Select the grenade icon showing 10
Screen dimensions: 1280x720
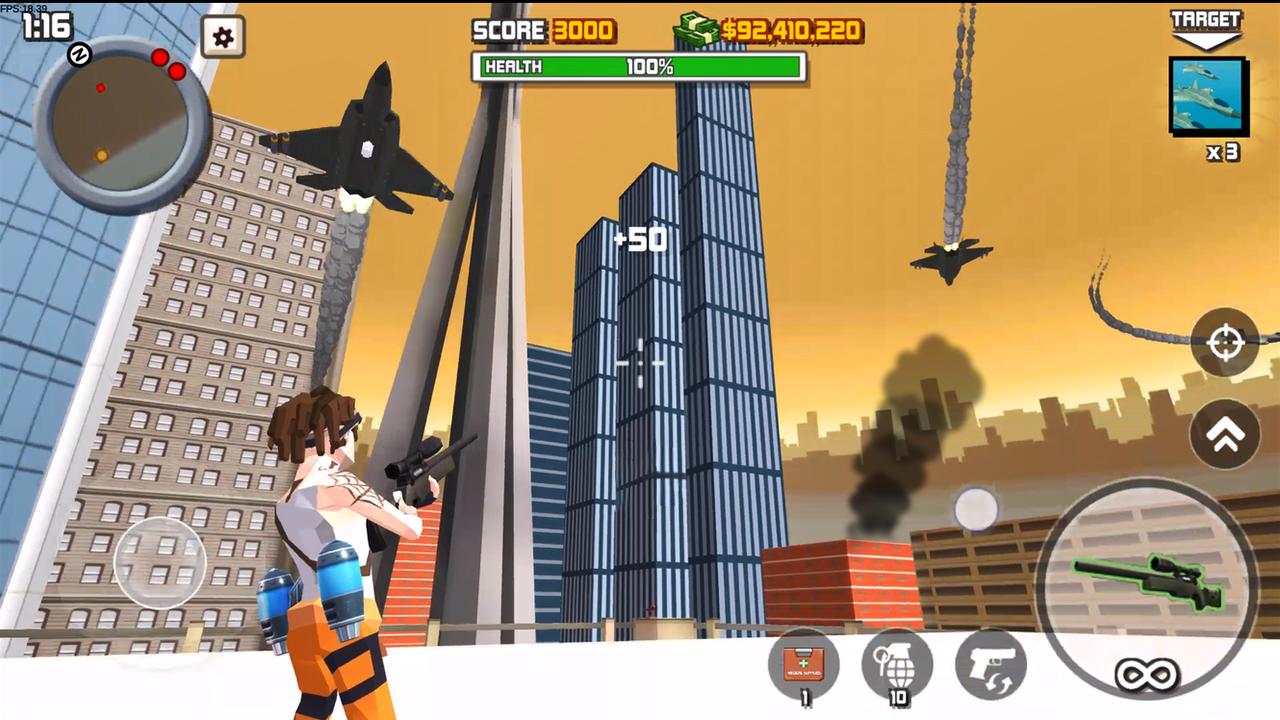[896, 663]
